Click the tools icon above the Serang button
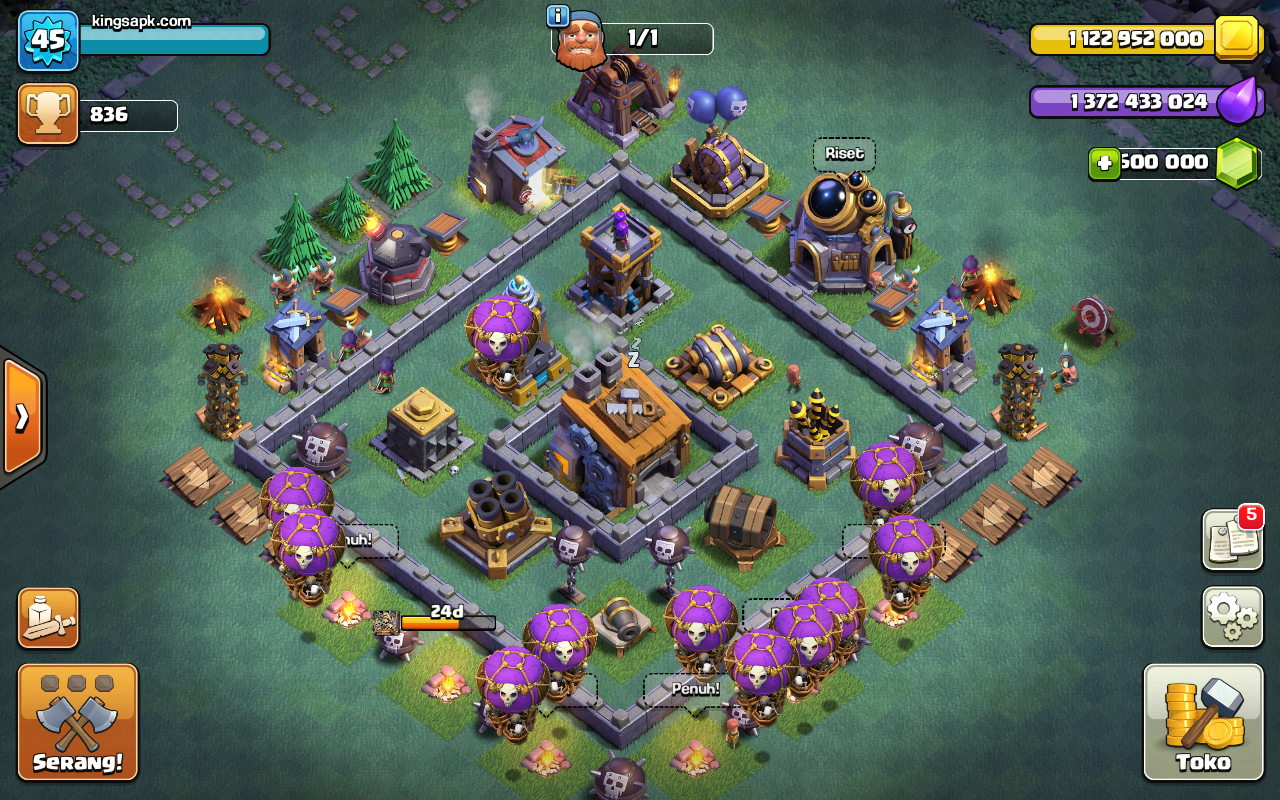 click(x=47, y=619)
